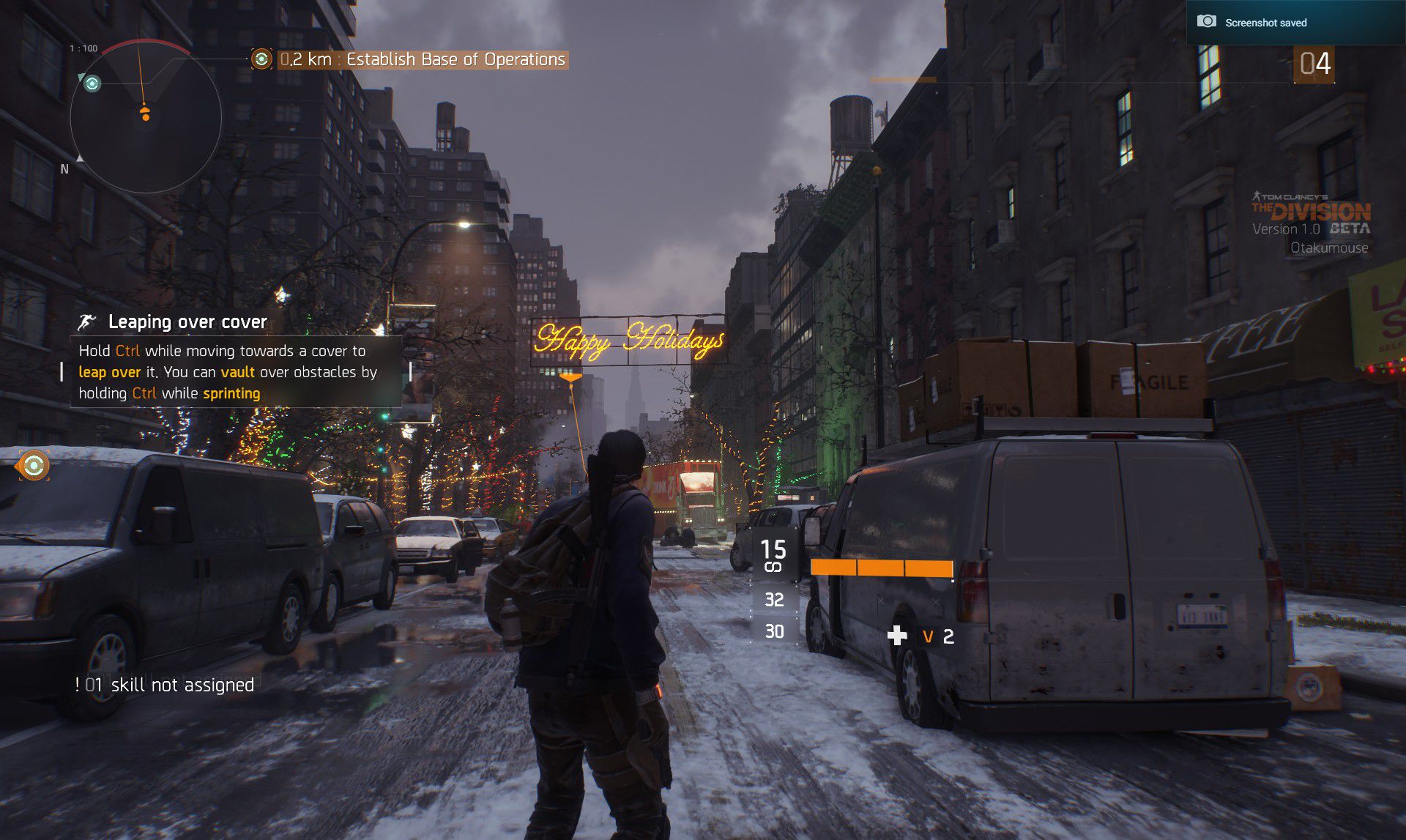Select the skill not assigned slot

pyautogui.click(x=165, y=685)
